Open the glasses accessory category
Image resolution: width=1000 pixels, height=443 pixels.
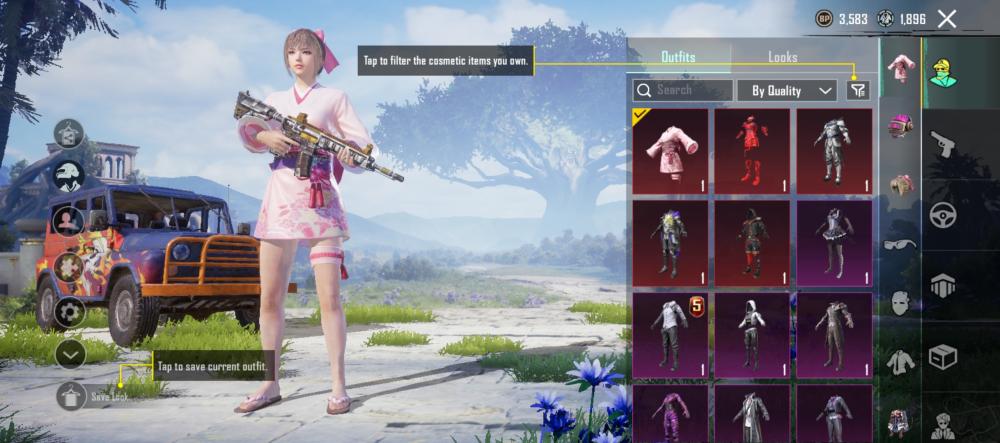click(900, 244)
